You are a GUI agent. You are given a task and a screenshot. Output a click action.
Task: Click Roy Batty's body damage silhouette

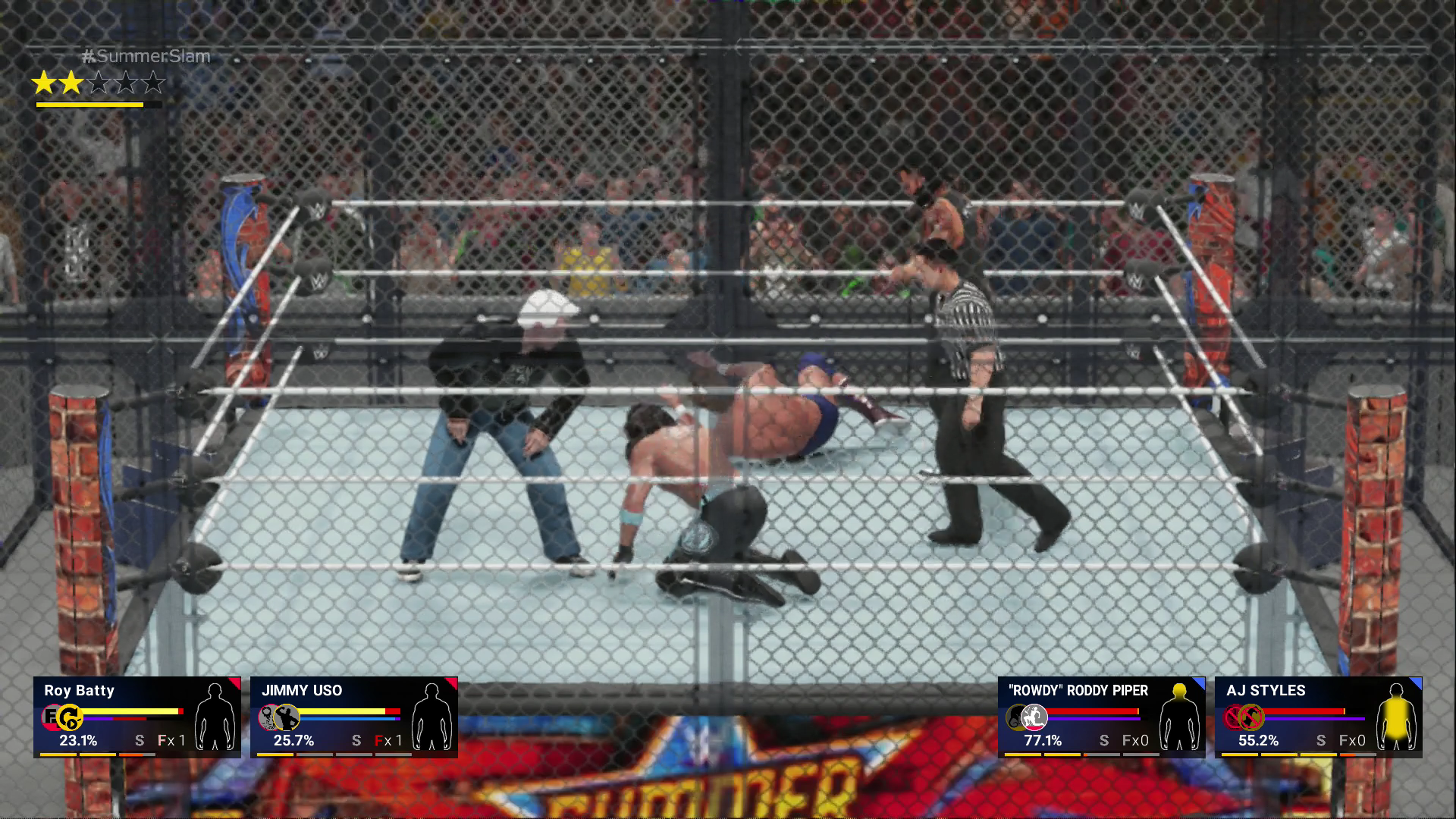(x=215, y=717)
